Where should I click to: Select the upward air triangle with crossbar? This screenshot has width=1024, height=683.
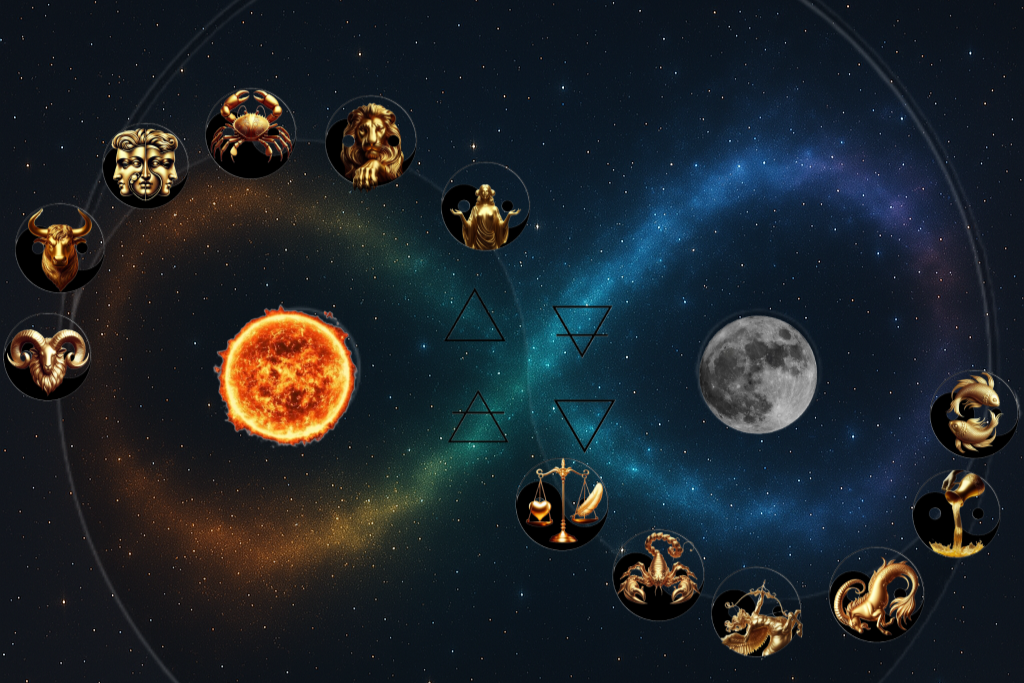coord(478,418)
